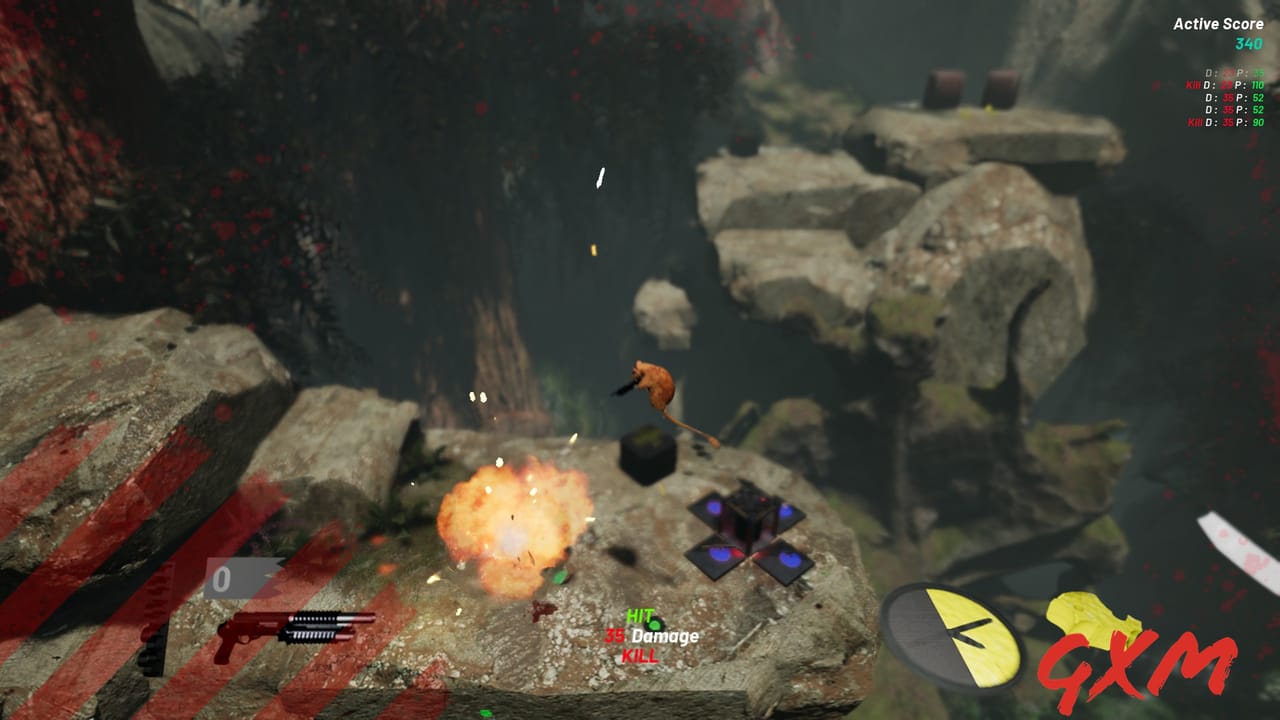Click the yellow cheese pickup icon
The width and height of the screenshot is (1280, 720).
1090,618
